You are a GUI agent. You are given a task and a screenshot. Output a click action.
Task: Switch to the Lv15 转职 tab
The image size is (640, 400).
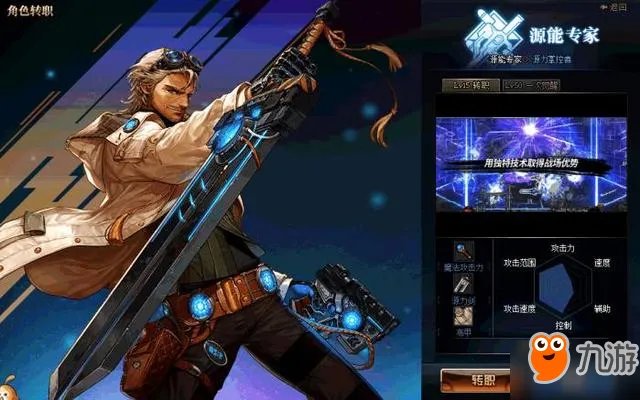(x=470, y=87)
